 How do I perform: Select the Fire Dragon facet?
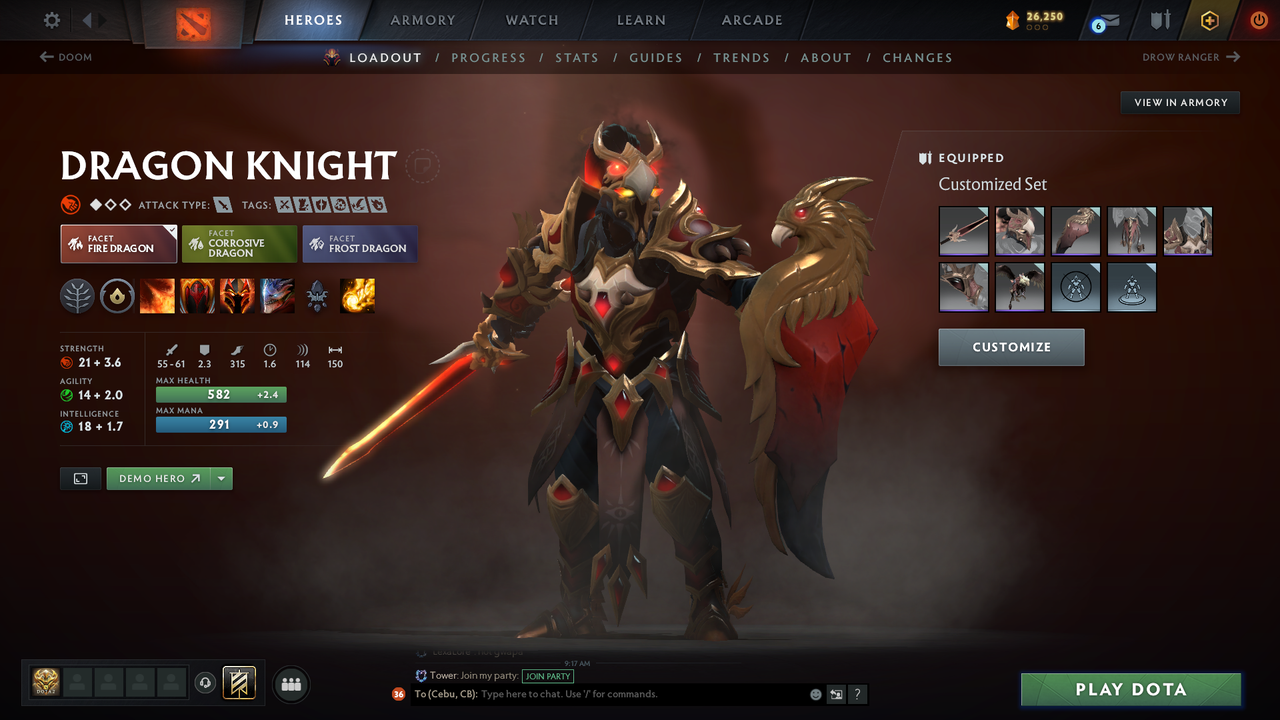click(118, 243)
